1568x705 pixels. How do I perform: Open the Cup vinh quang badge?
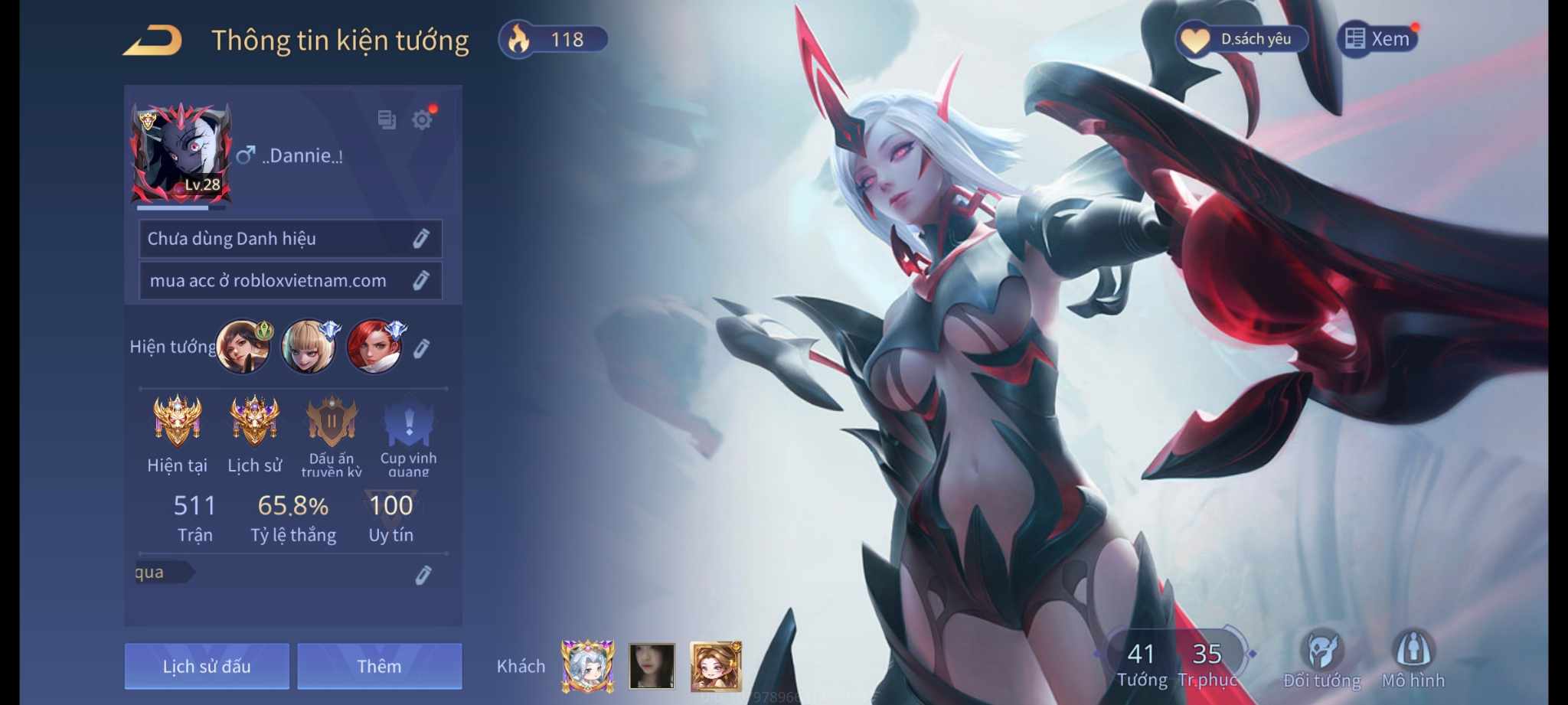[x=409, y=423]
